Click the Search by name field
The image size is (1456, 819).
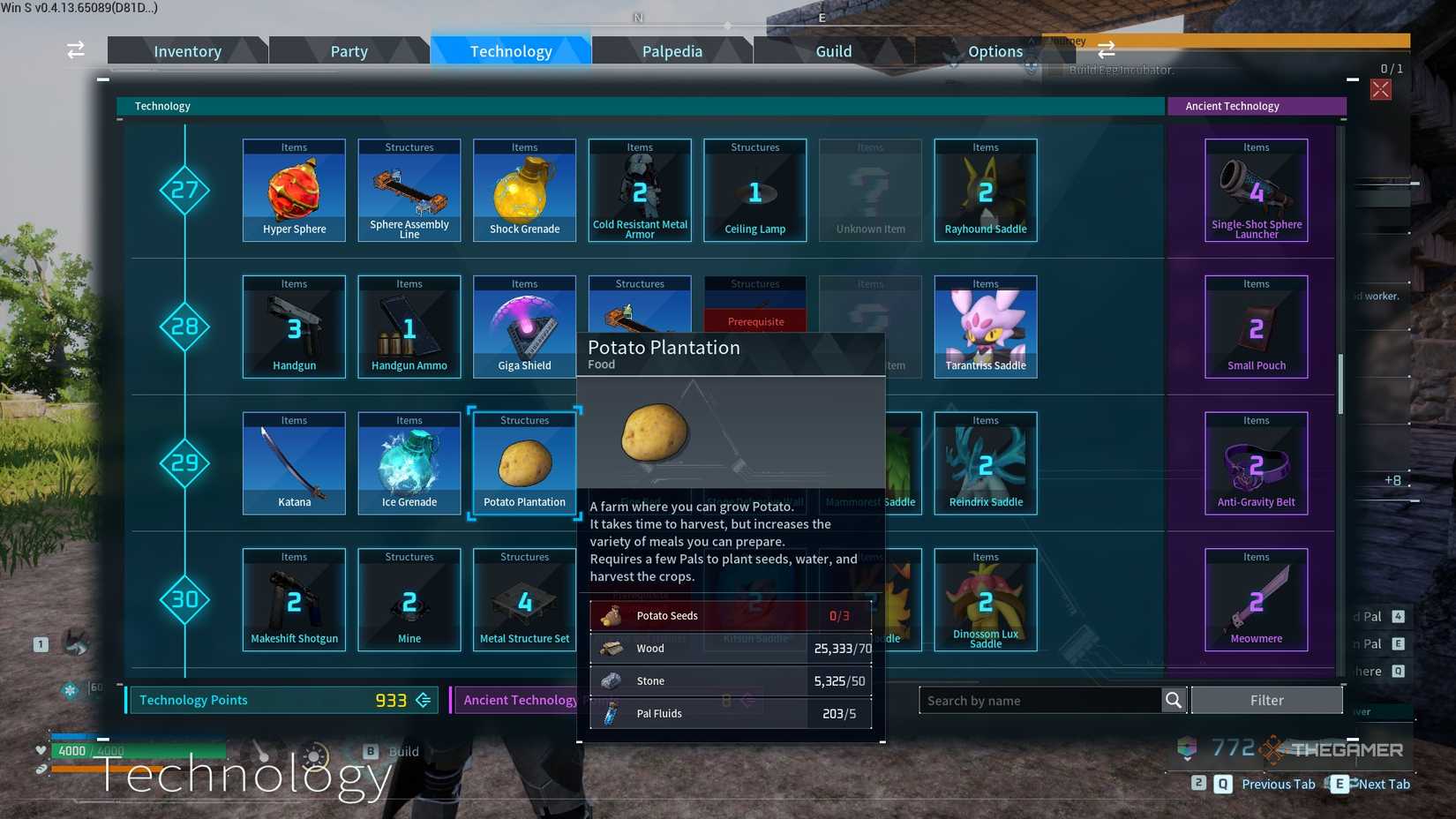coord(1041,700)
